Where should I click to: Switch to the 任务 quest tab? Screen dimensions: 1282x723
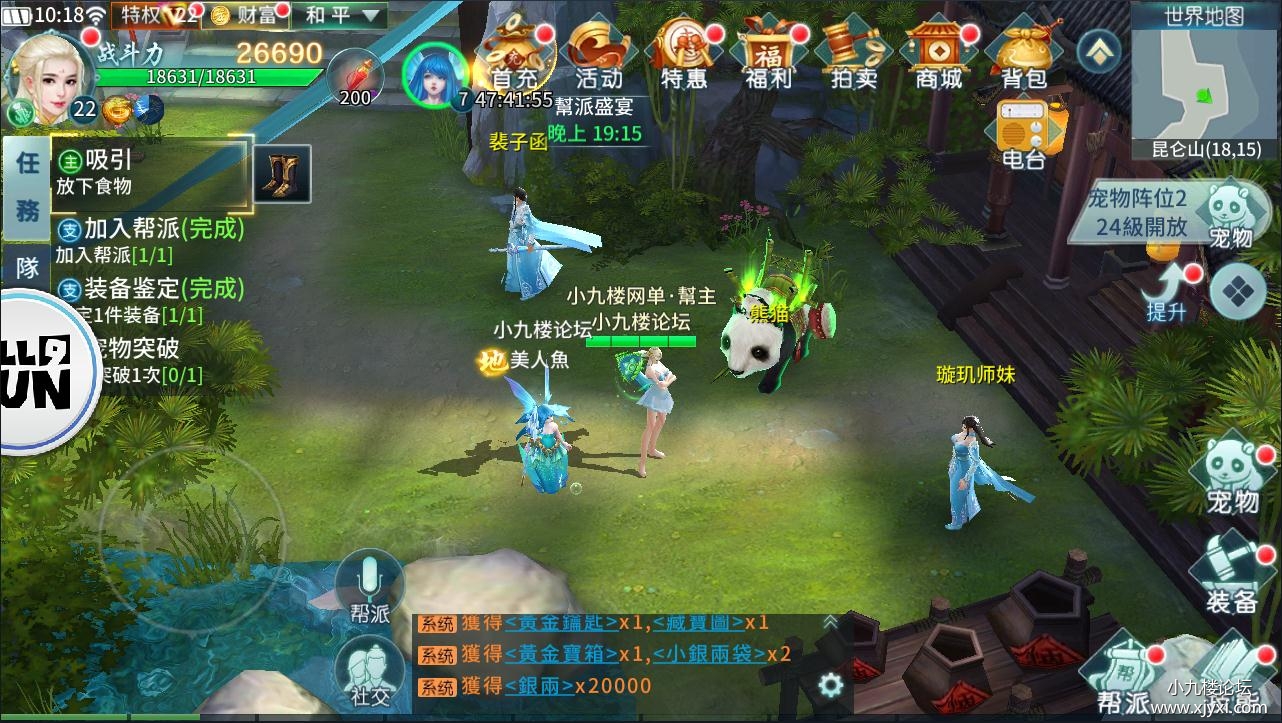(x=25, y=185)
